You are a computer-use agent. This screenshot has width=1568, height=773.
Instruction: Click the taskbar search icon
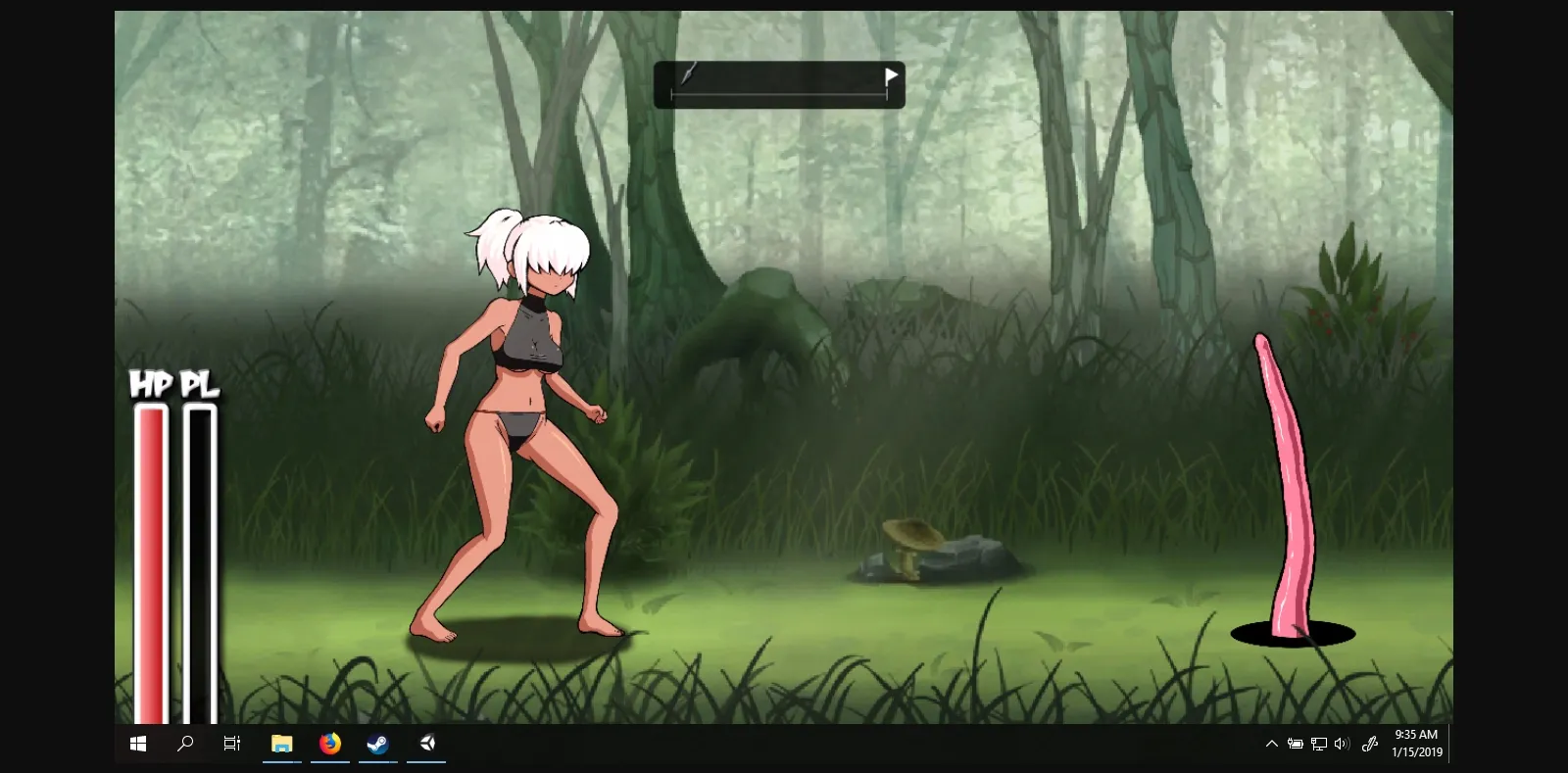(184, 744)
